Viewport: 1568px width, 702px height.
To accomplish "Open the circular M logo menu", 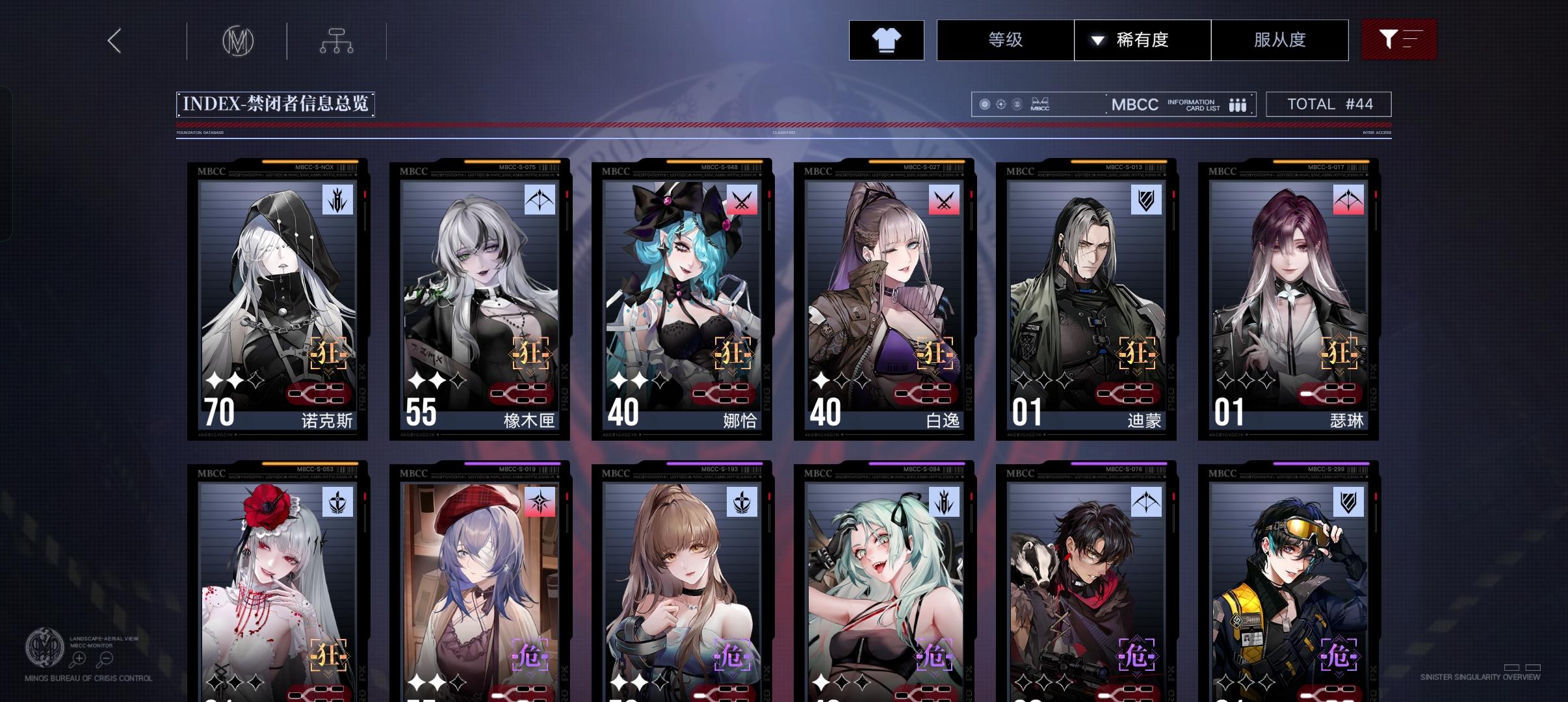I will click(239, 40).
